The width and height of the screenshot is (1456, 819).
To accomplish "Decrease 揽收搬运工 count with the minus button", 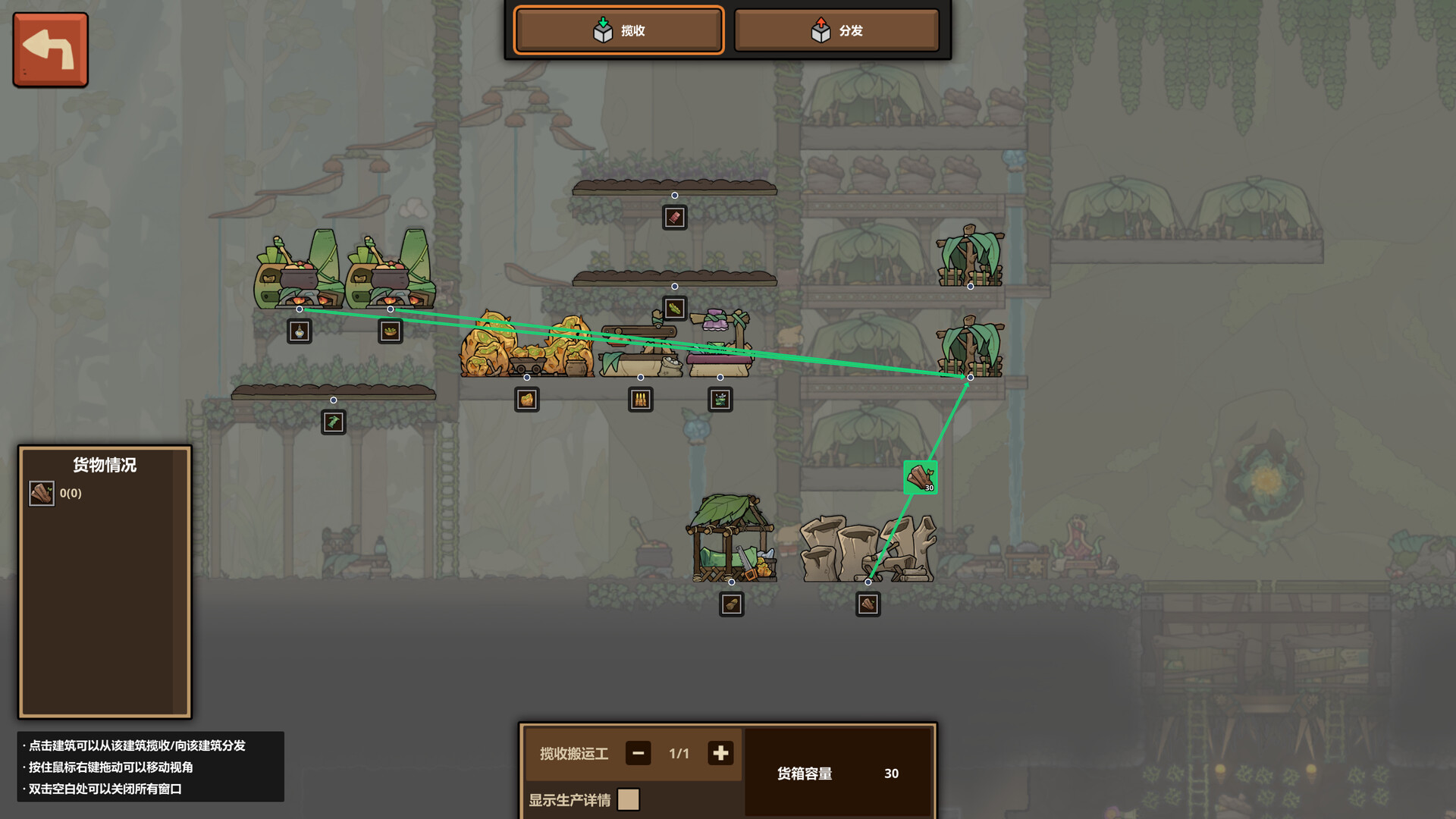I will [x=638, y=753].
